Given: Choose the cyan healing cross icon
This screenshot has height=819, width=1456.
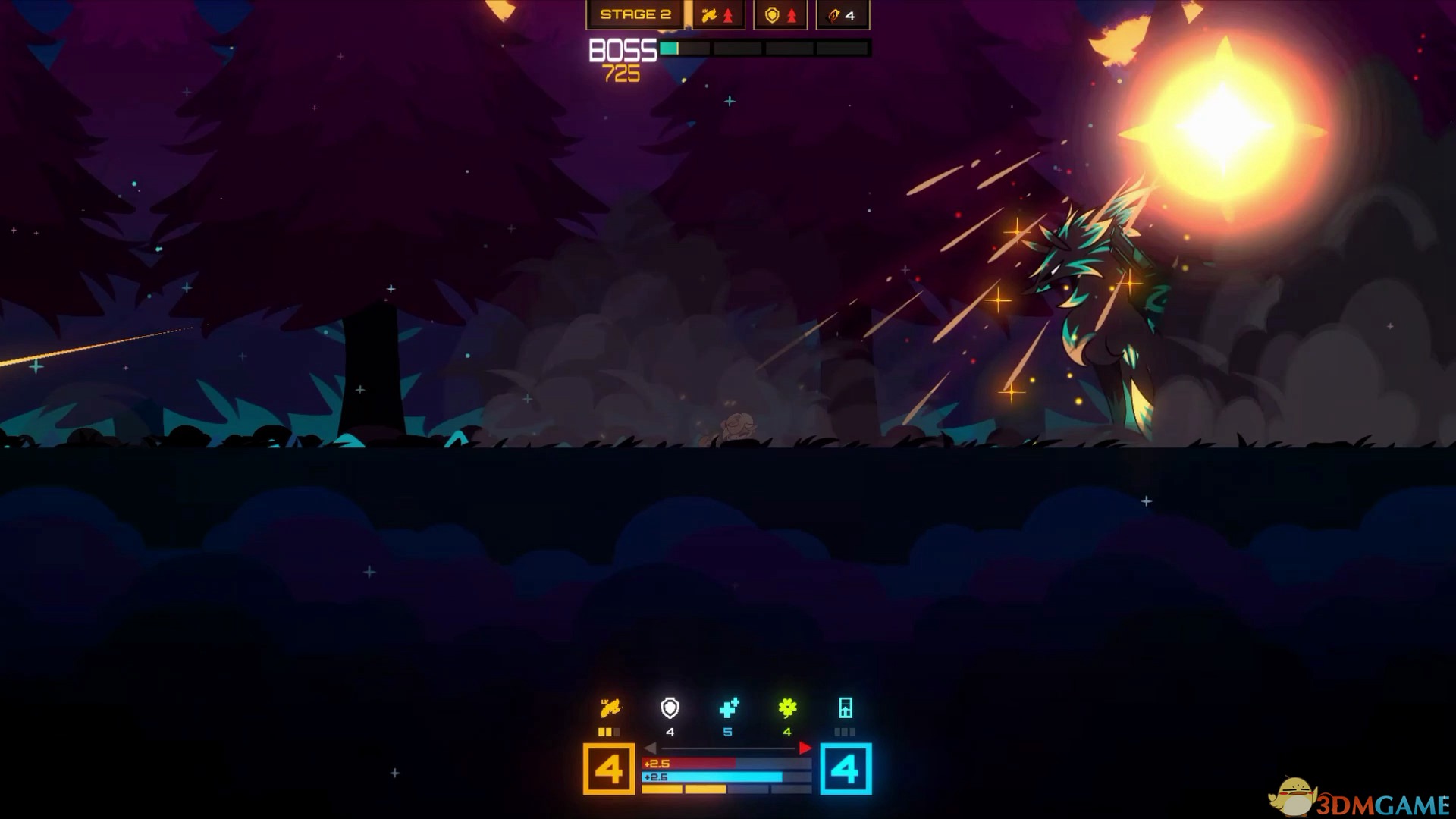Looking at the screenshot, I should coord(728,708).
